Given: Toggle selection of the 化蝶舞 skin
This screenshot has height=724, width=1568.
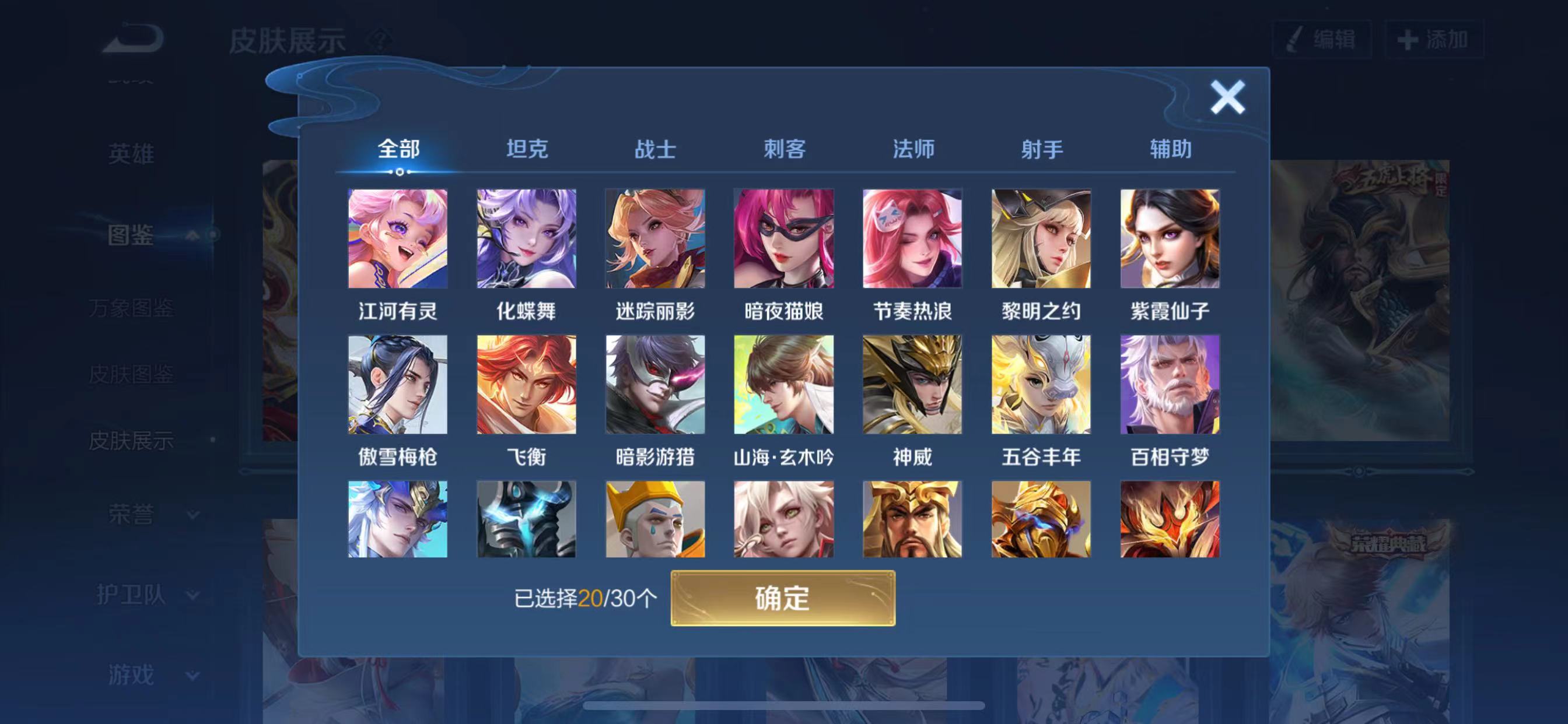Looking at the screenshot, I should pyautogui.click(x=526, y=239).
